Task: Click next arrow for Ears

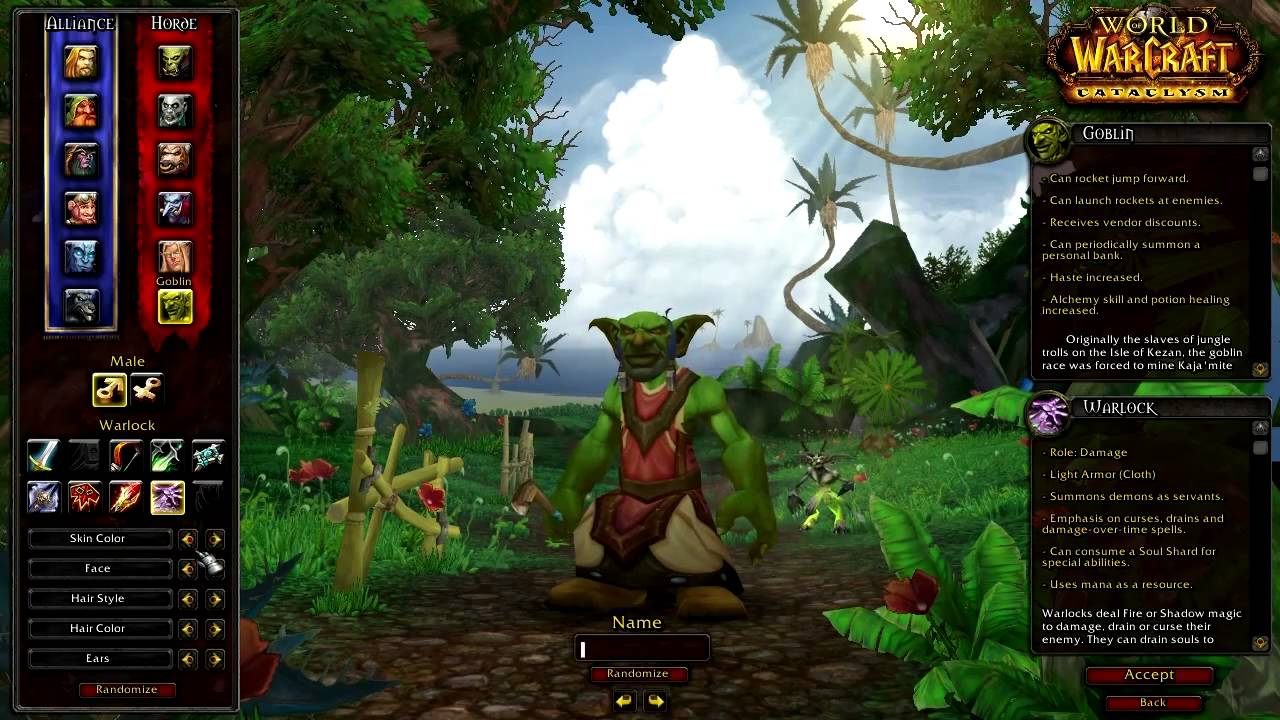Action: pyautogui.click(x=215, y=659)
